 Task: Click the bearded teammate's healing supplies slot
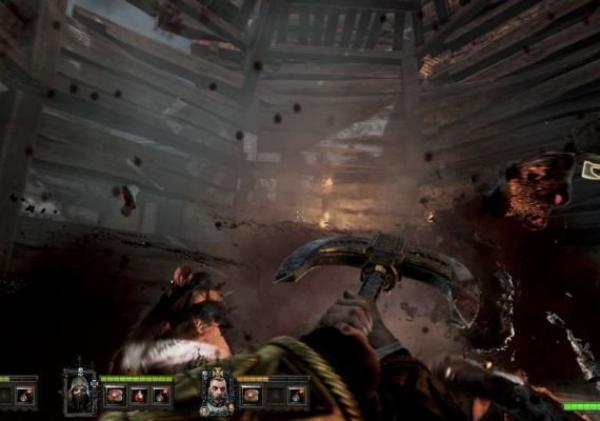pyautogui.click(x=252, y=396)
